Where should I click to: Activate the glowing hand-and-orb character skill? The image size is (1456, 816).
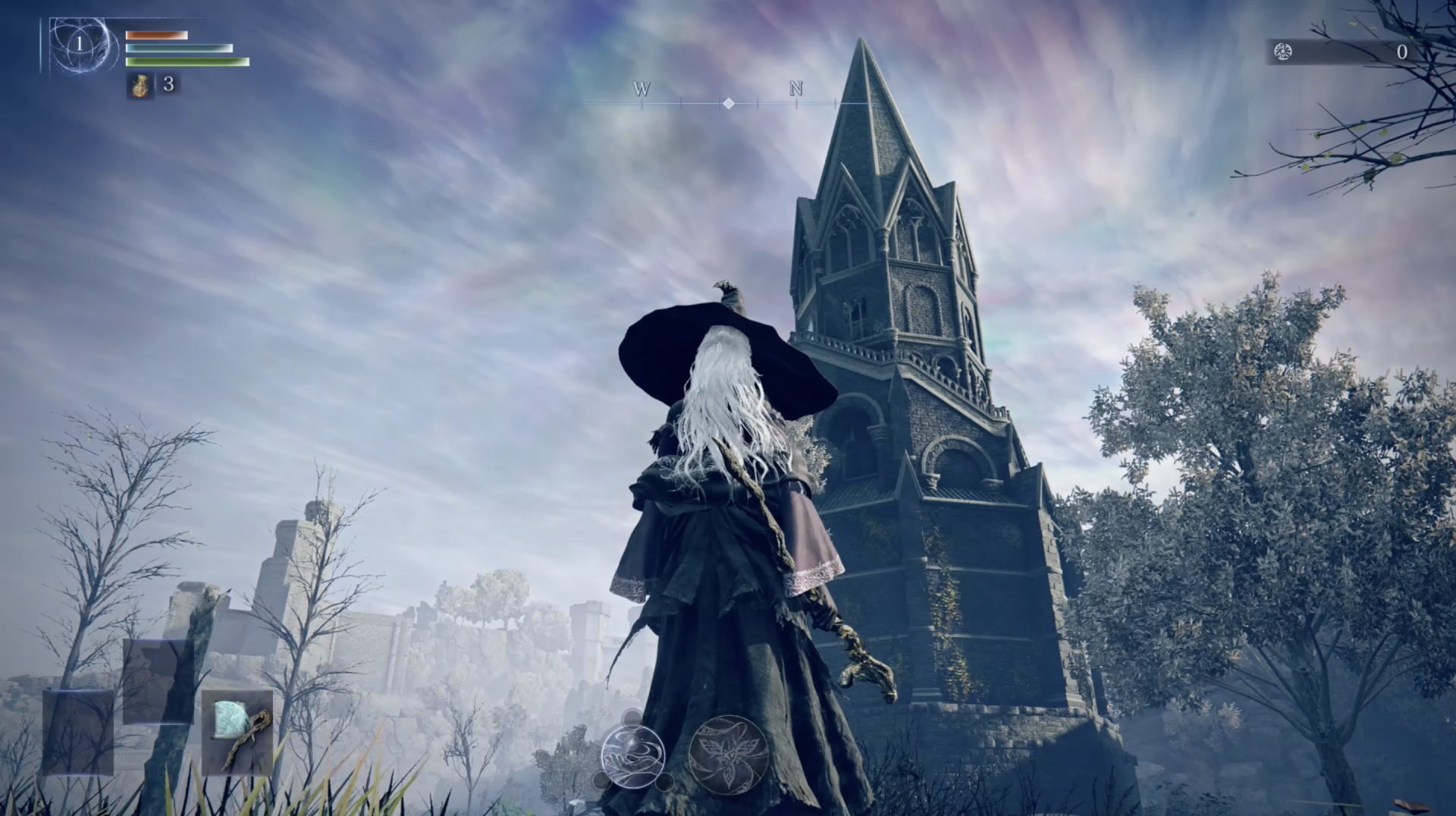point(633,754)
